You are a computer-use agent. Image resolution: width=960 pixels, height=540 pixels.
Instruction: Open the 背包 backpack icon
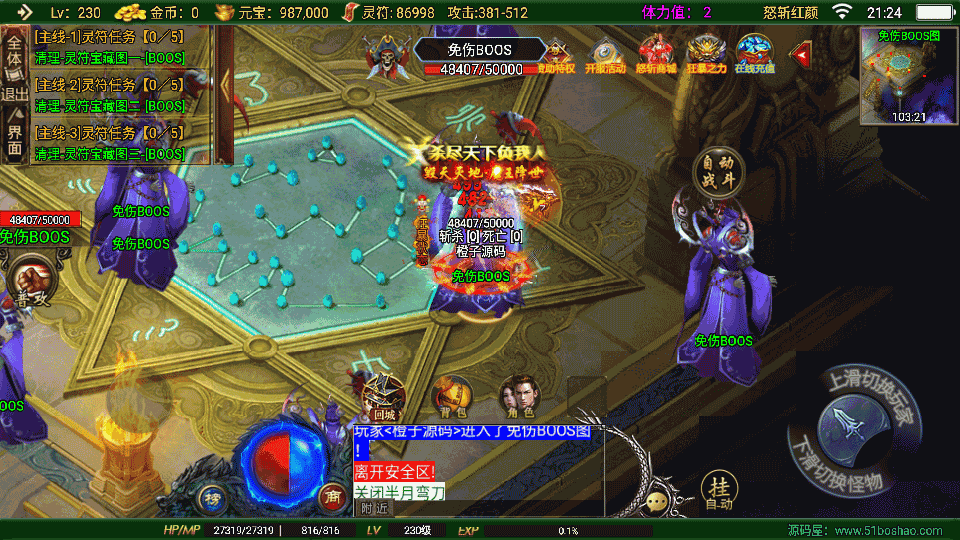[x=452, y=396]
